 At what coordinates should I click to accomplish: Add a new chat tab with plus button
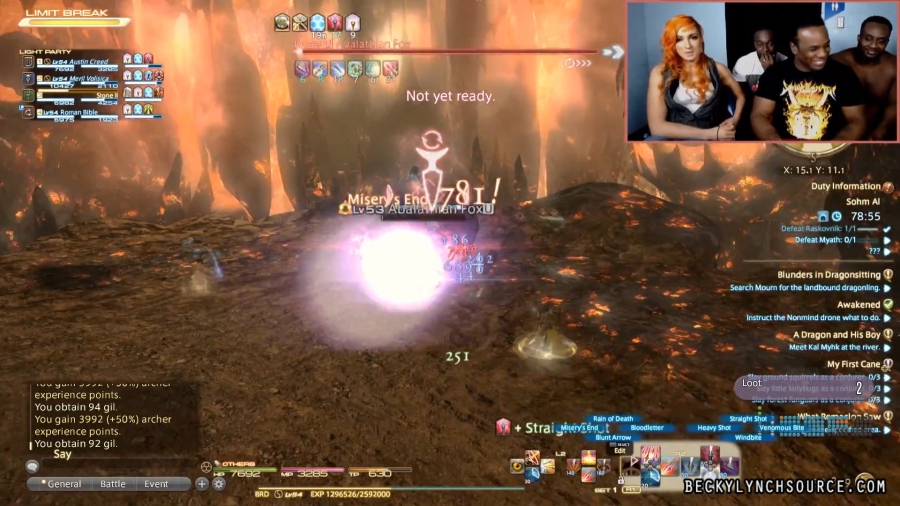202,484
